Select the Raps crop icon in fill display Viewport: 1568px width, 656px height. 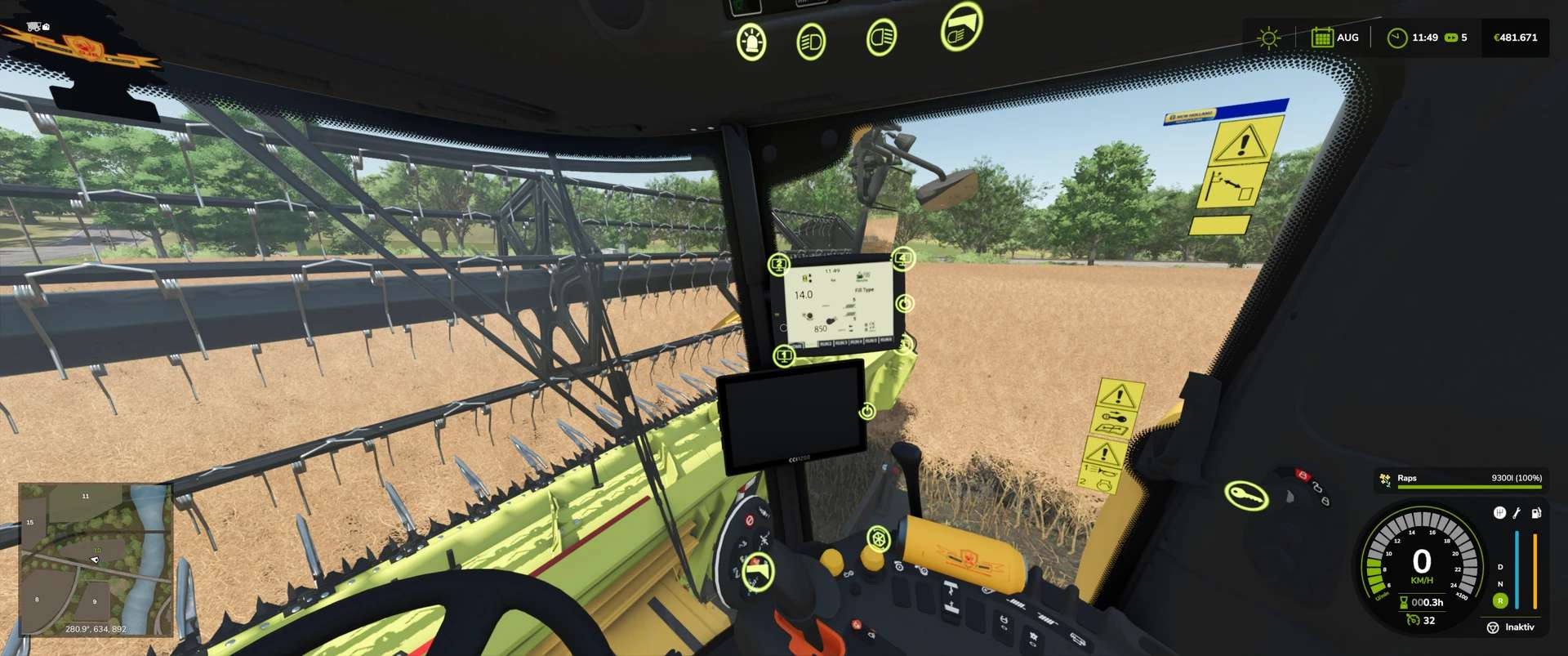point(1384,480)
